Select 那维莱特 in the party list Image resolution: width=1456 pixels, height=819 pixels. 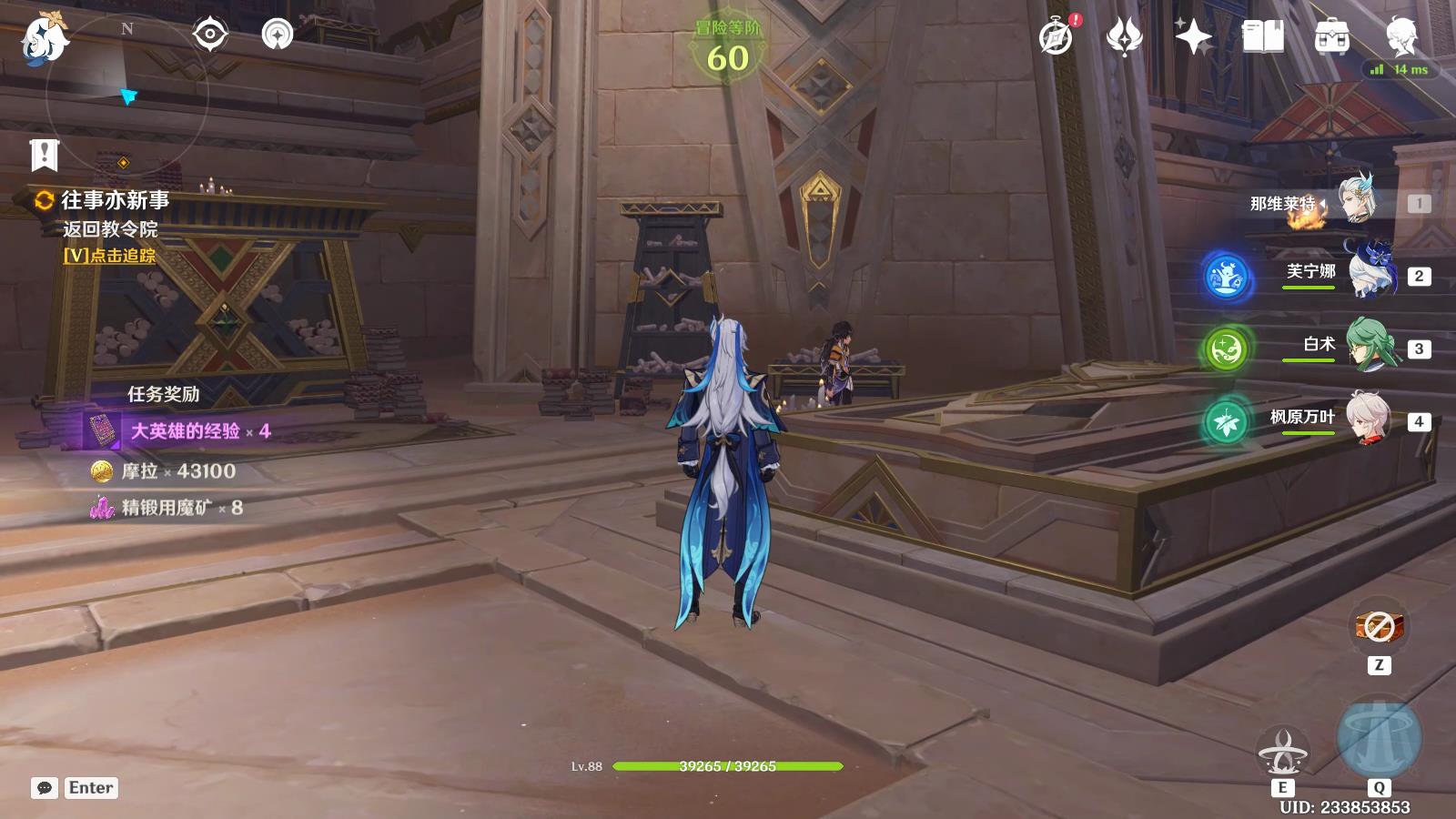point(1358,202)
